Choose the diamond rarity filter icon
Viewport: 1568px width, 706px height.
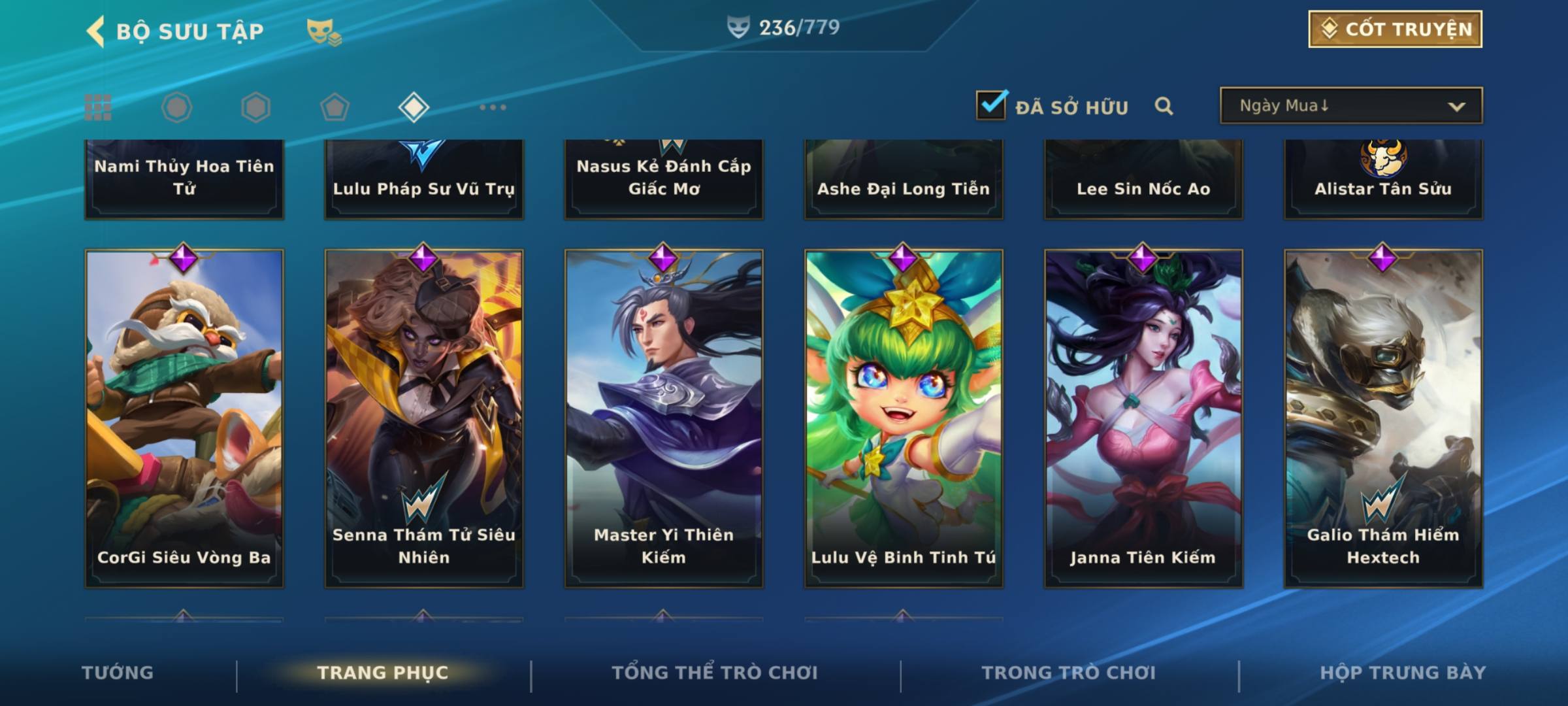click(414, 107)
